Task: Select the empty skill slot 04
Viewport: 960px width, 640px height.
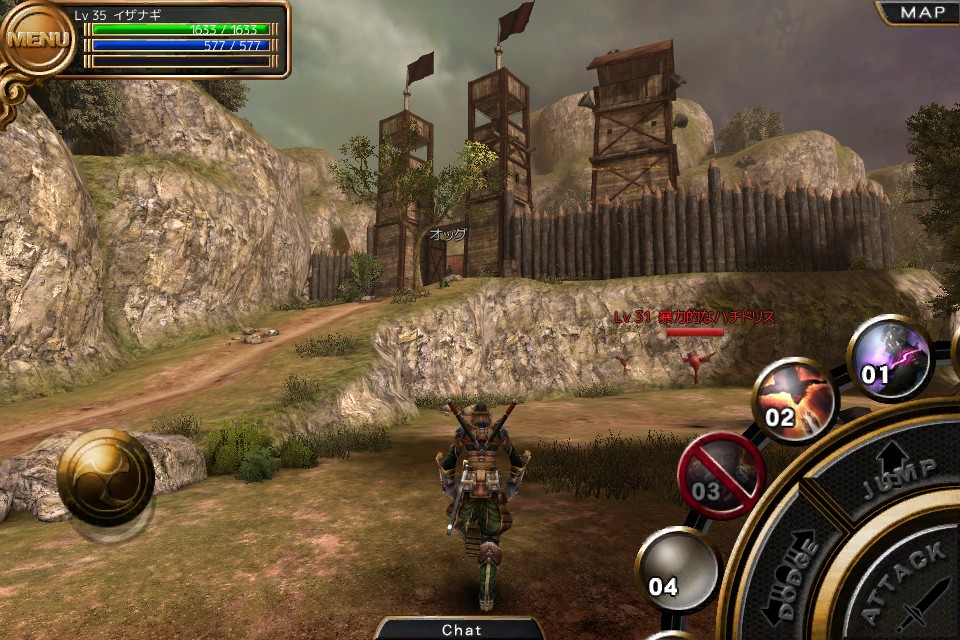Action: (x=677, y=569)
